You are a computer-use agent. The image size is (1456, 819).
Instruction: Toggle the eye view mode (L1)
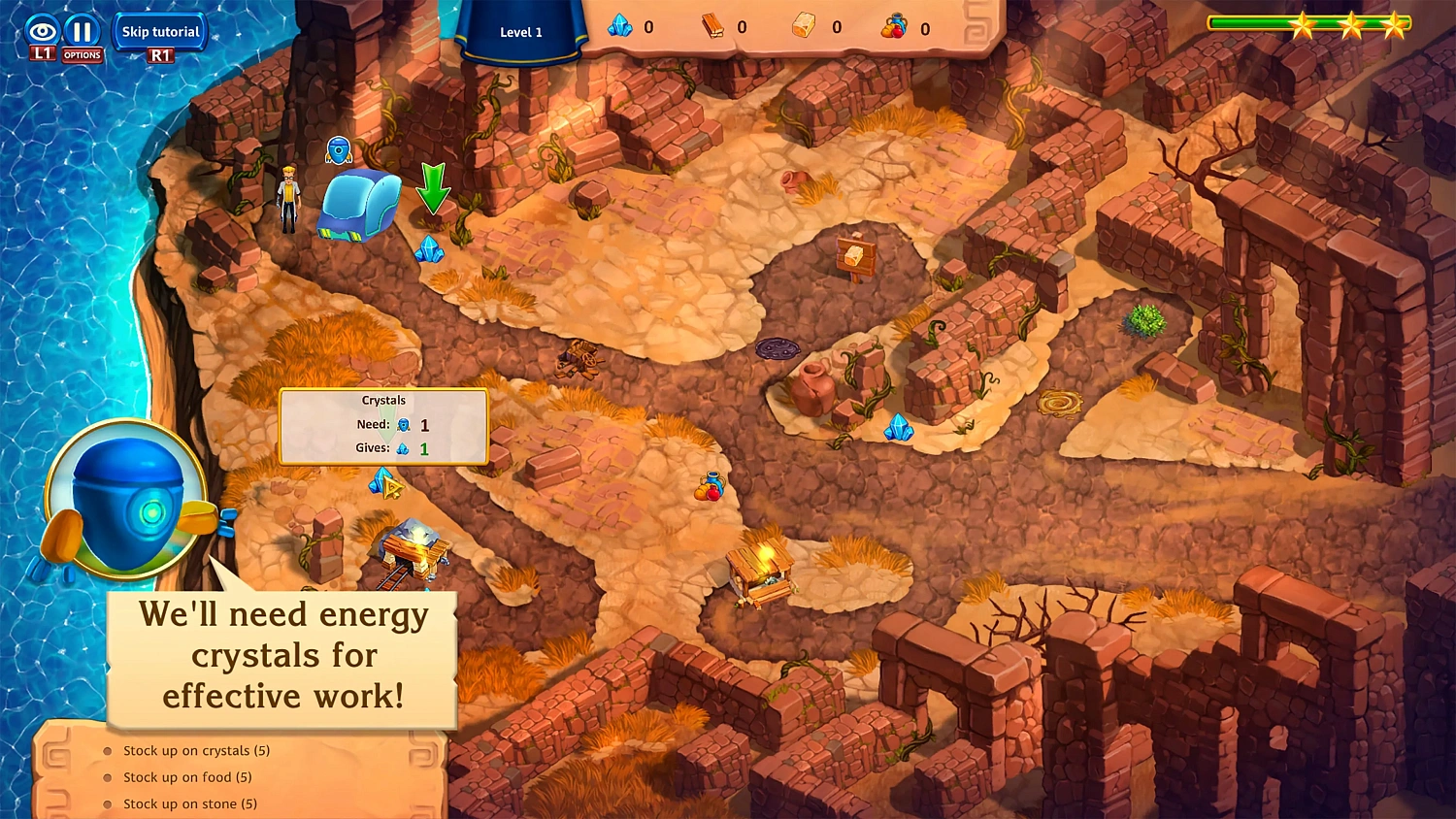pos(41,30)
